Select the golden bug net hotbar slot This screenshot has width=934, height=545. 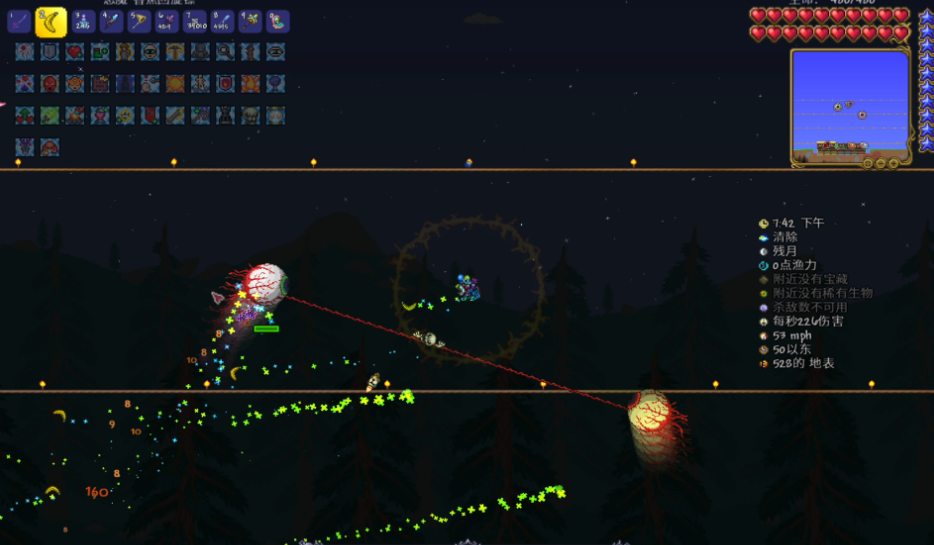[139, 21]
